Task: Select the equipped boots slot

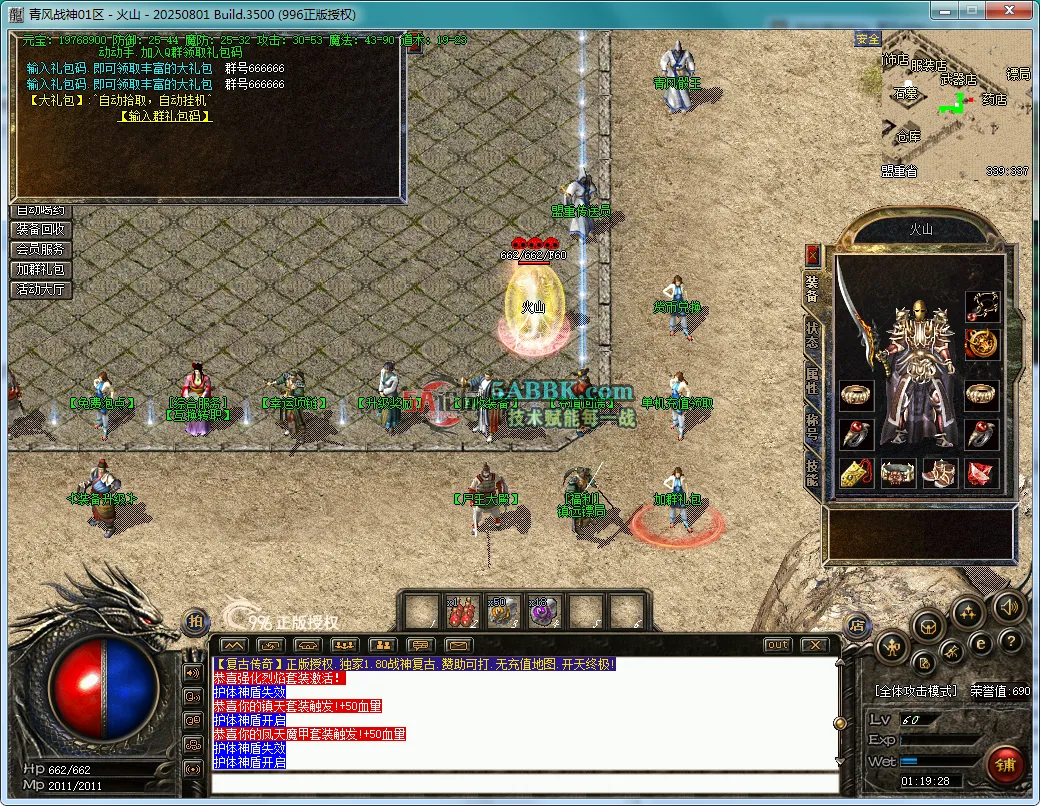Action: coord(940,473)
